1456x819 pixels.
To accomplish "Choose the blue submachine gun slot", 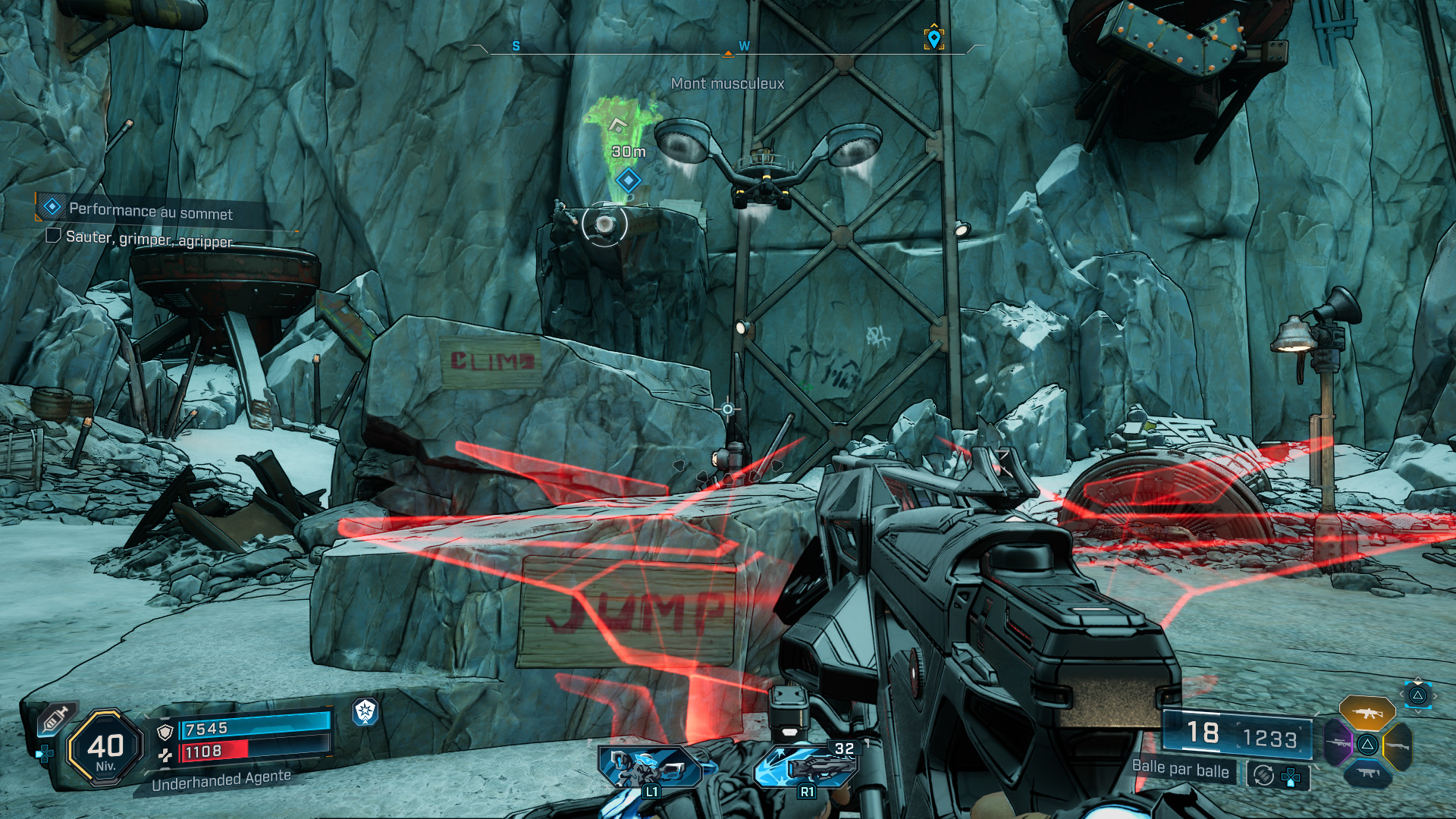I will tap(1367, 773).
